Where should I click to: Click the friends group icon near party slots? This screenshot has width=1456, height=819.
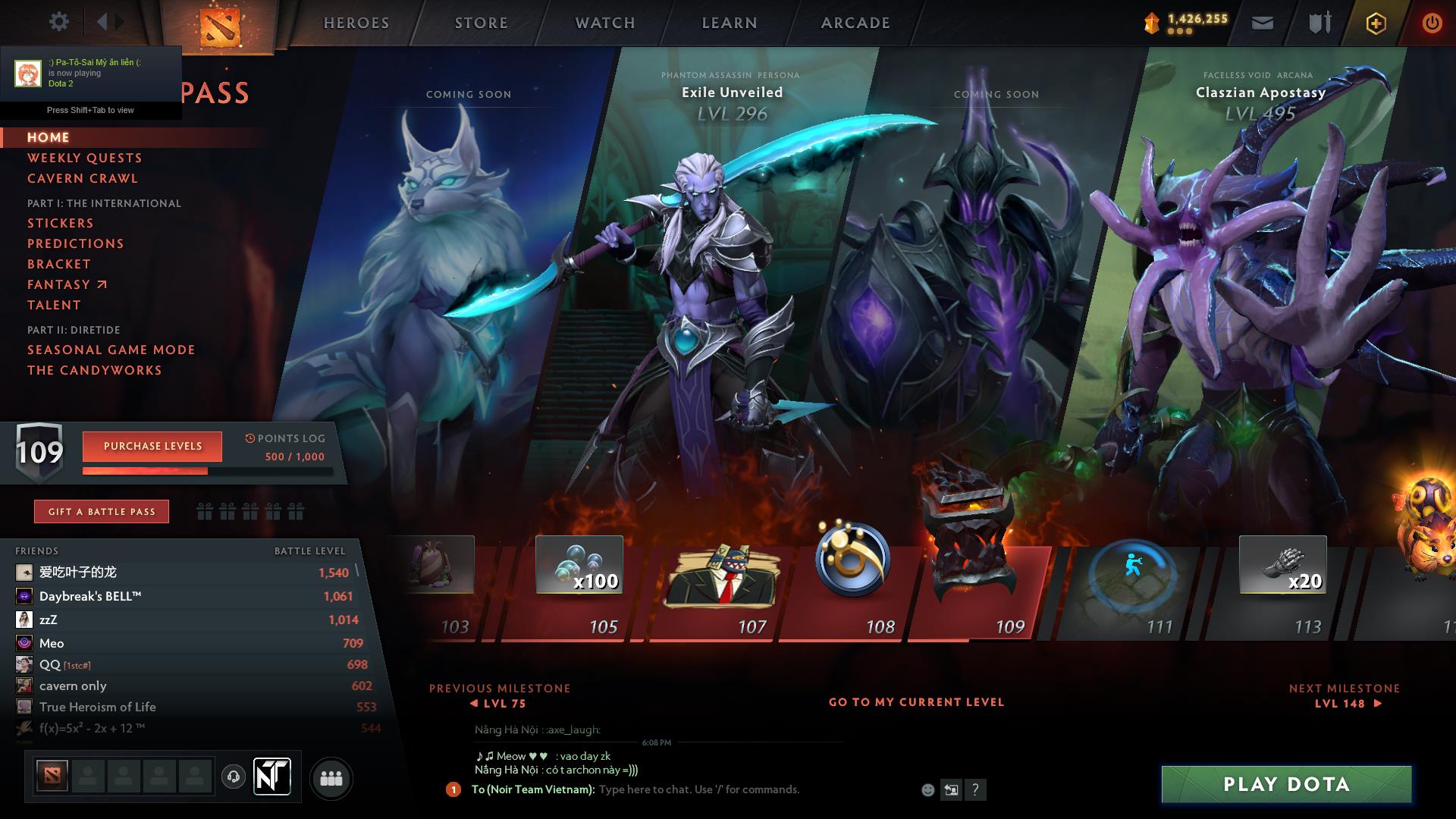[331, 777]
